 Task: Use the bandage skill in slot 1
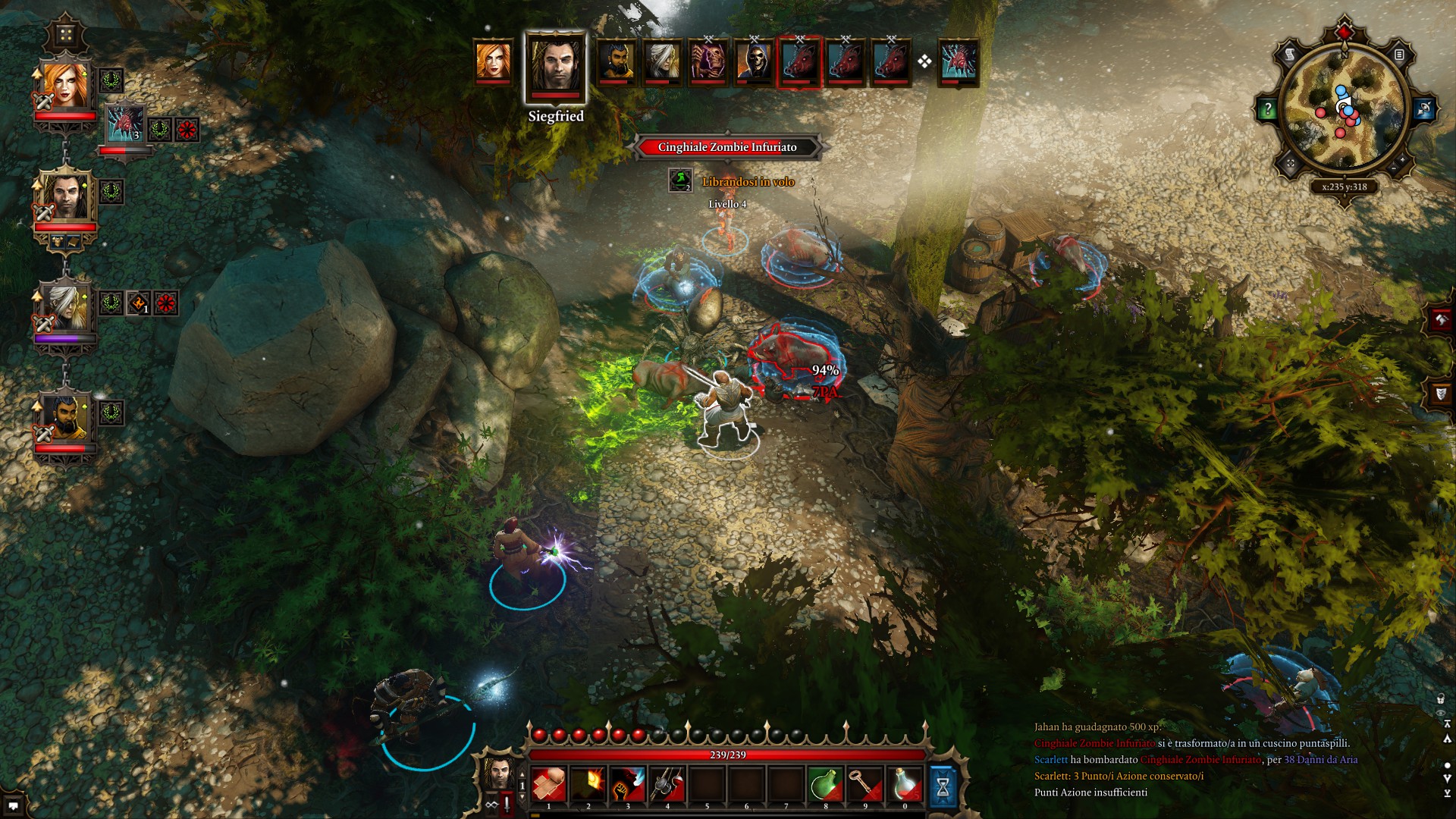549,783
